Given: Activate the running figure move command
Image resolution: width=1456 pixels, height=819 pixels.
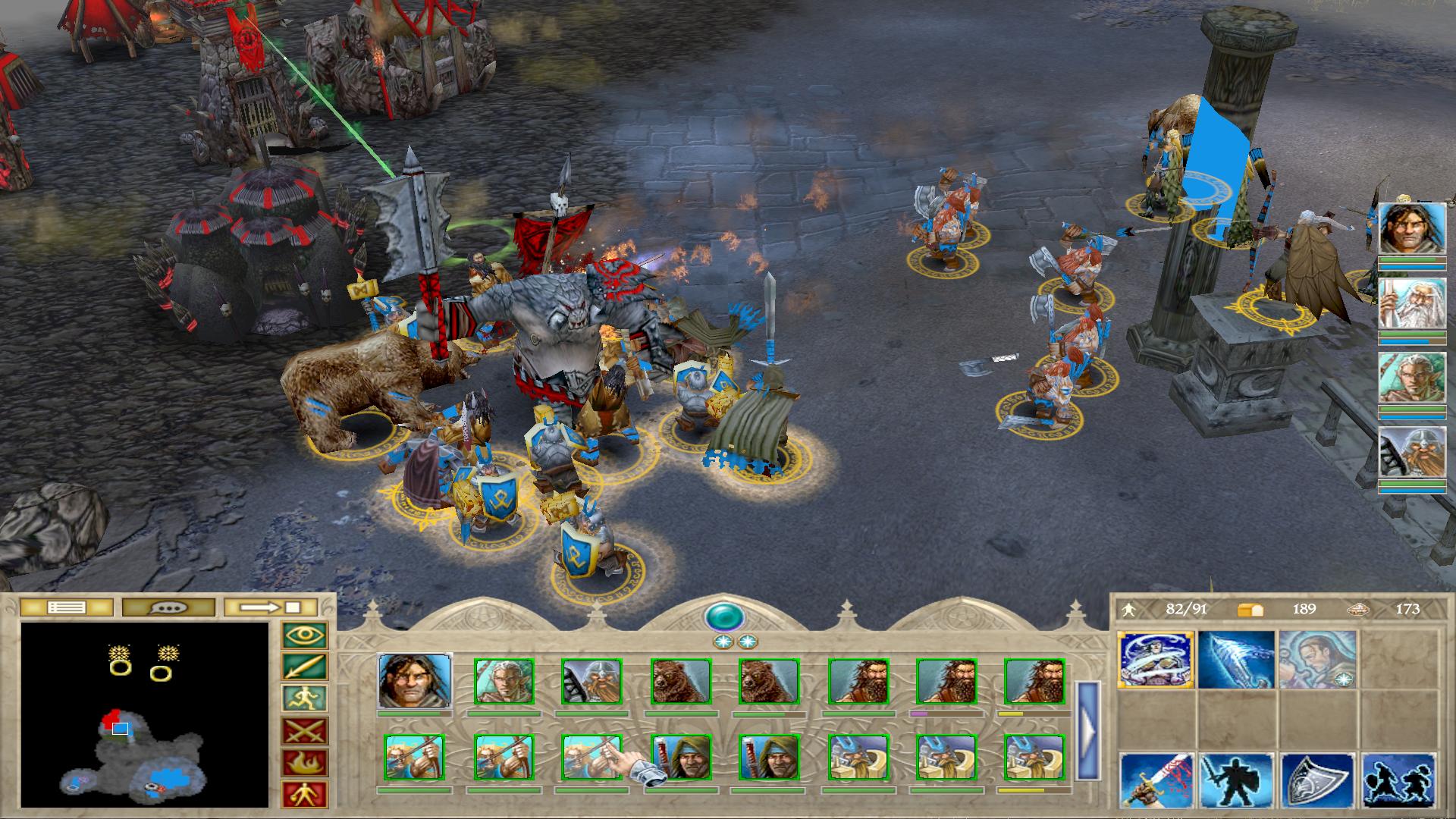Looking at the screenshot, I should [305, 699].
